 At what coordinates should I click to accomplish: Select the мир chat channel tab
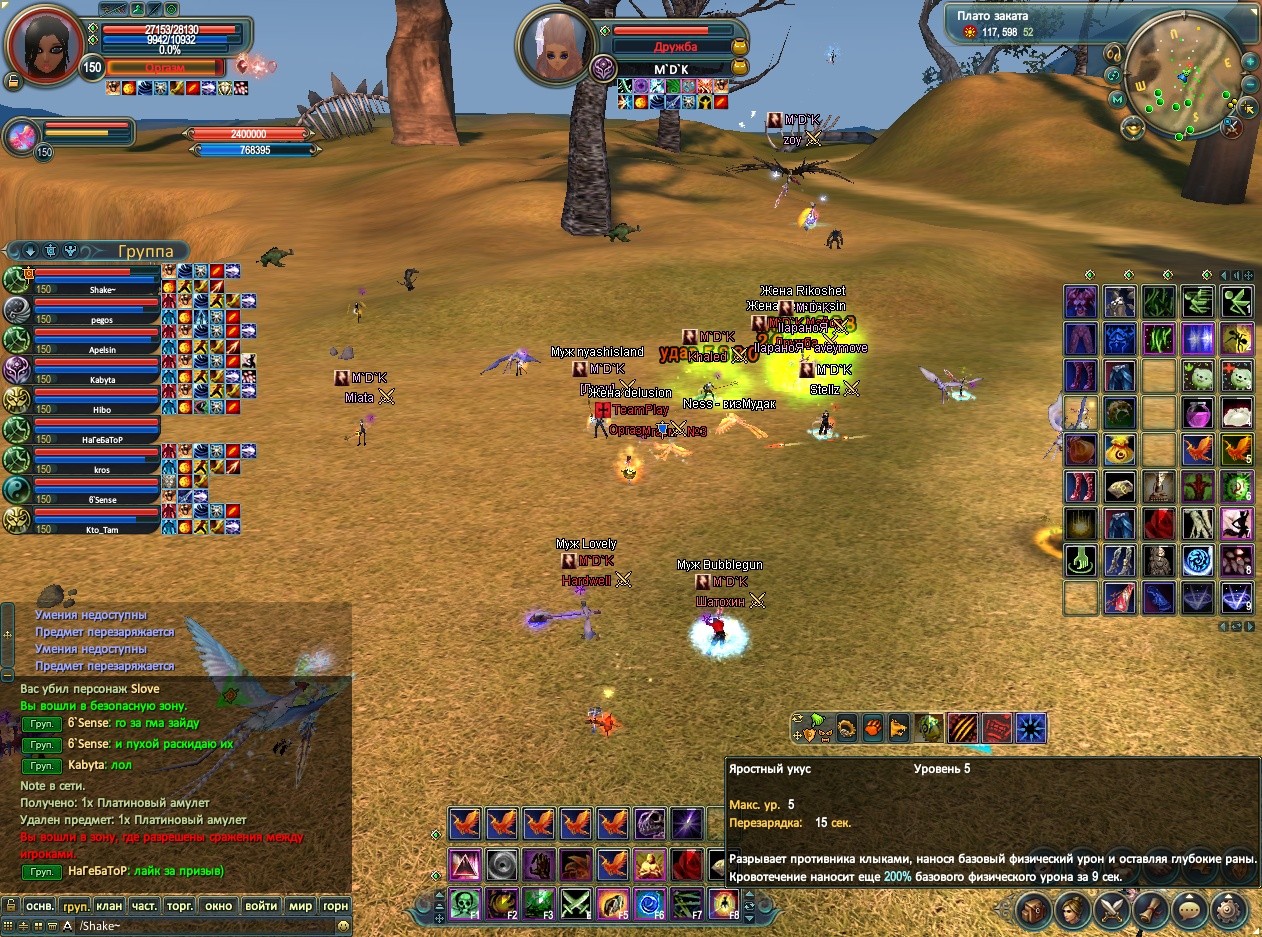300,906
